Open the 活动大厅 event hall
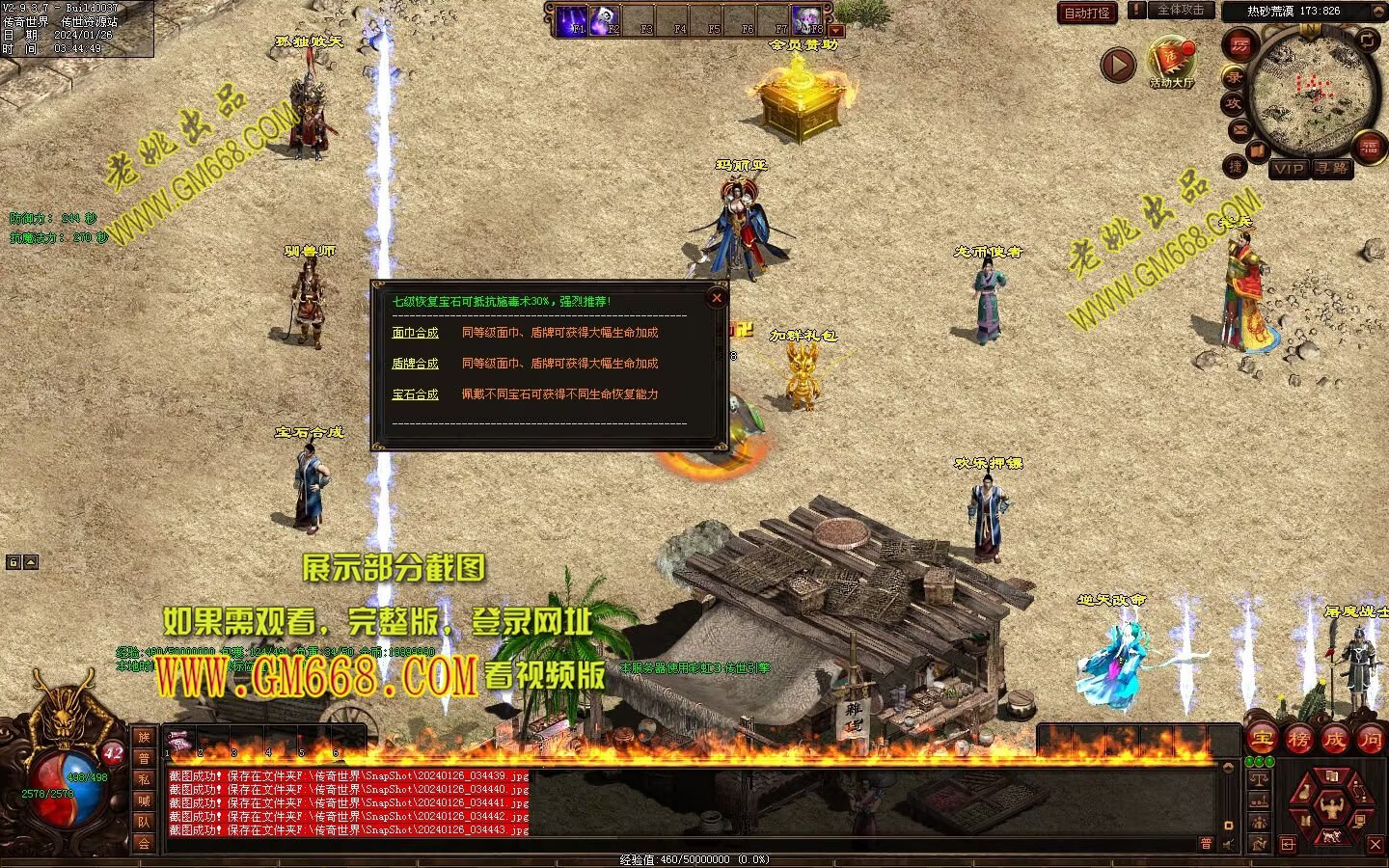 (1171, 61)
